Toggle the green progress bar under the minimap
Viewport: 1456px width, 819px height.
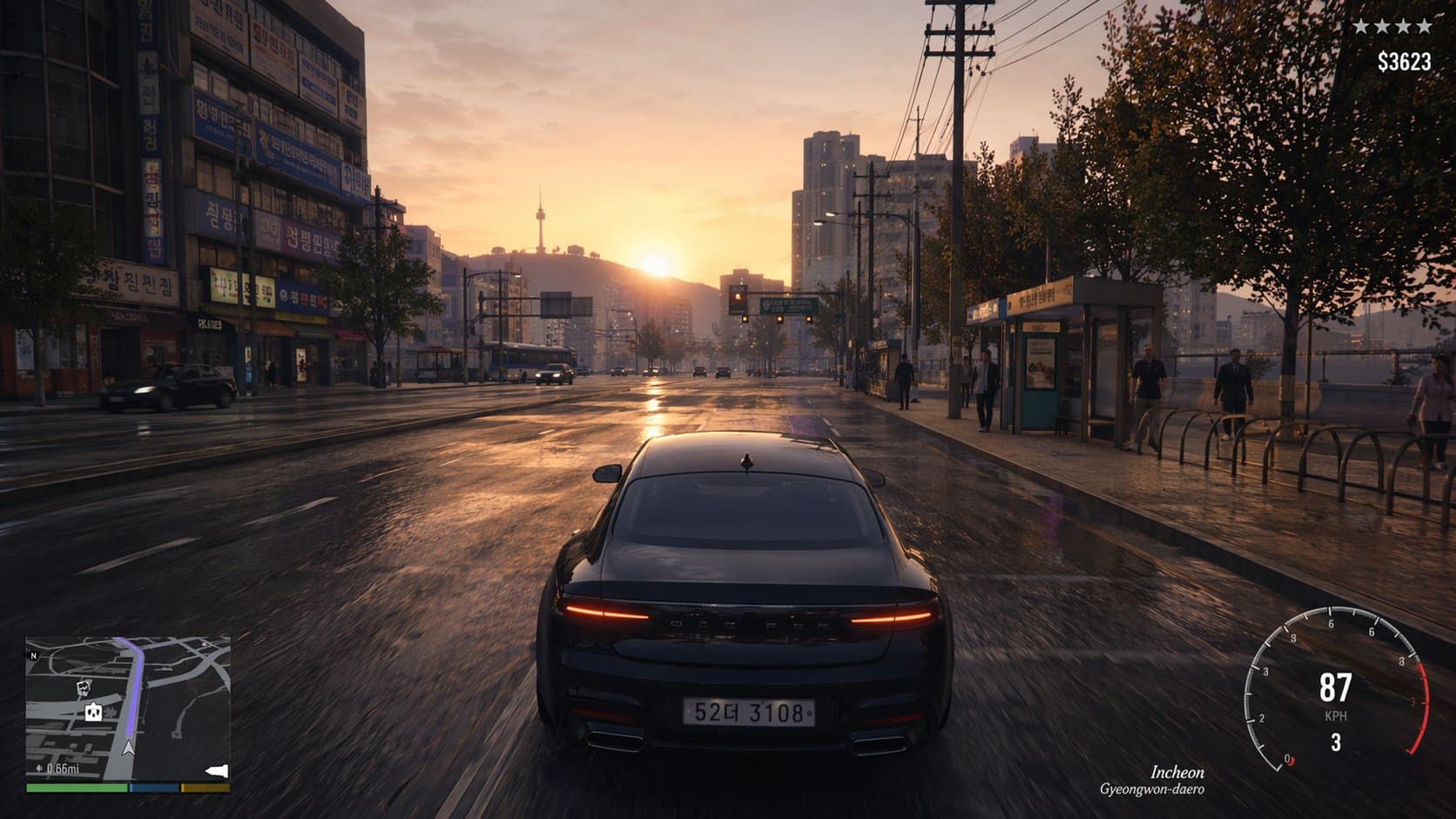tap(77, 788)
